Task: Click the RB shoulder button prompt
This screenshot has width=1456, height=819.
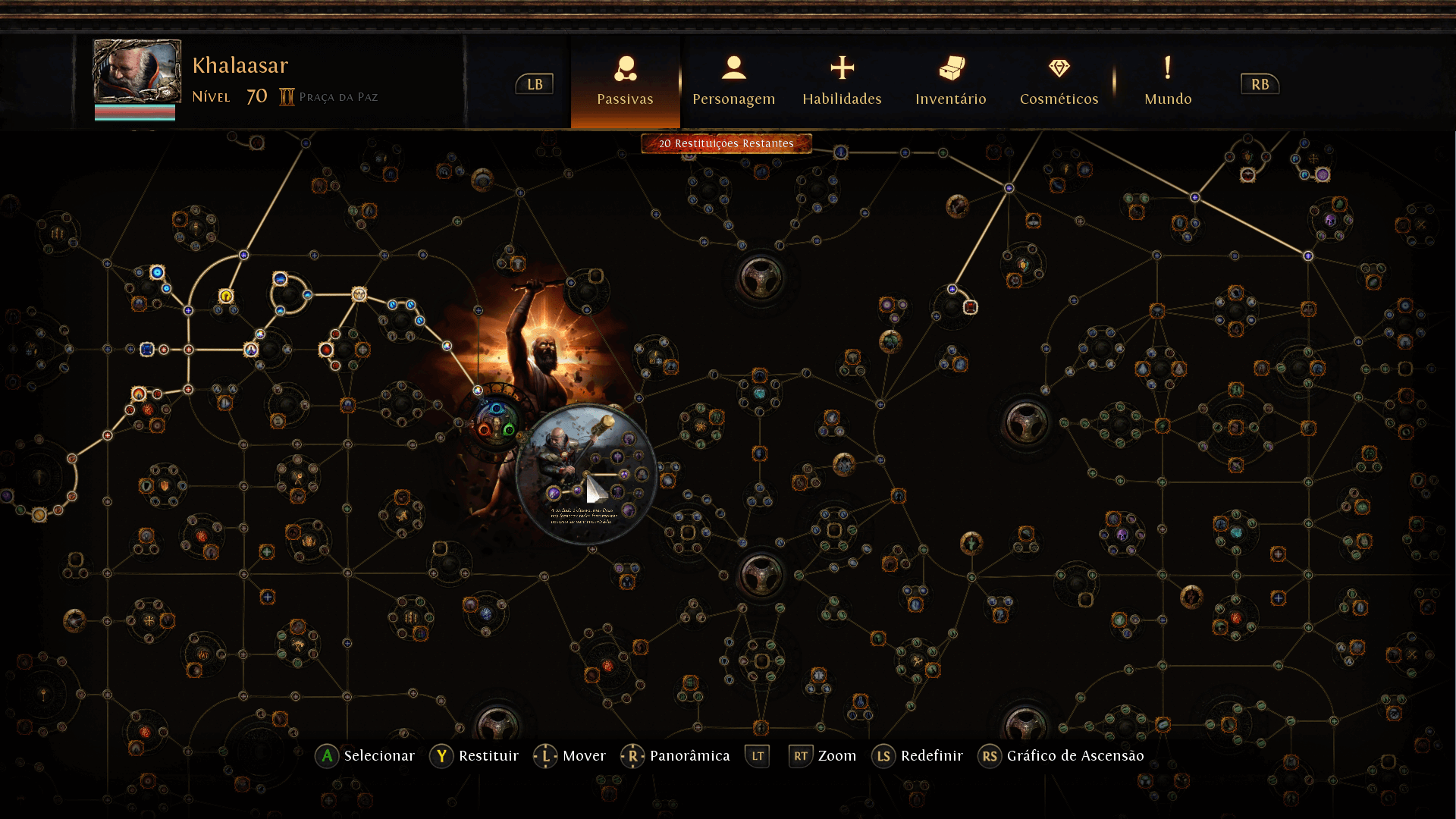Action: [1260, 84]
